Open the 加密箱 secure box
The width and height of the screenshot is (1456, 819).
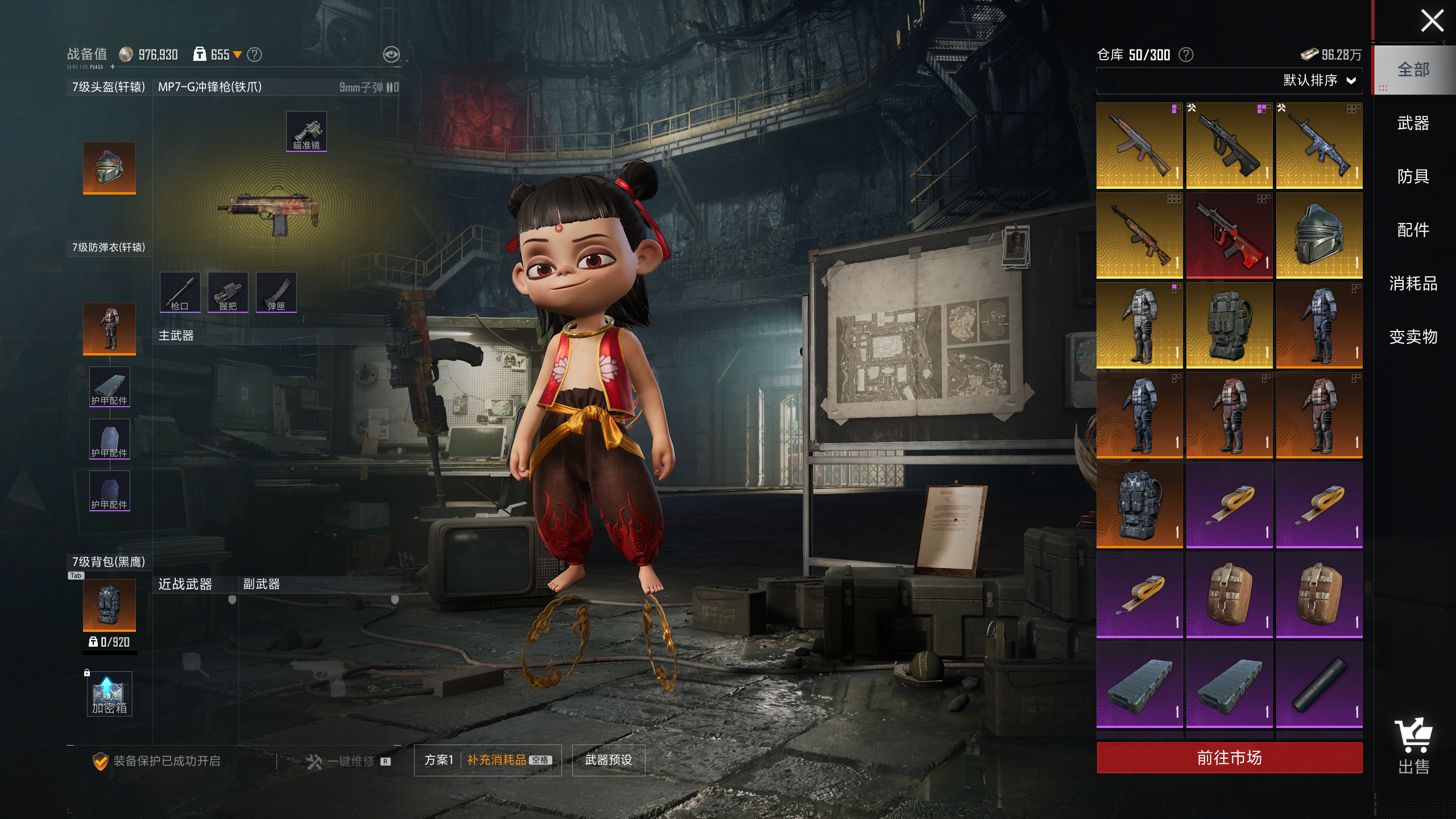[x=109, y=694]
